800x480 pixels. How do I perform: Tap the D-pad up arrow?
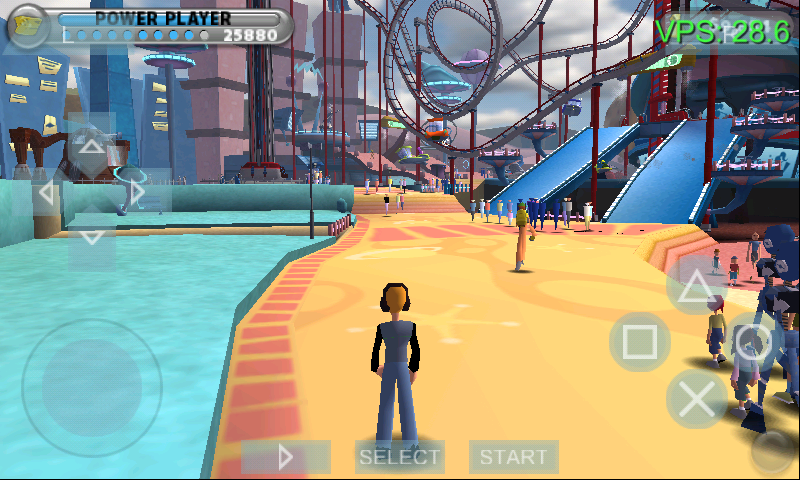click(x=91, y=148)
